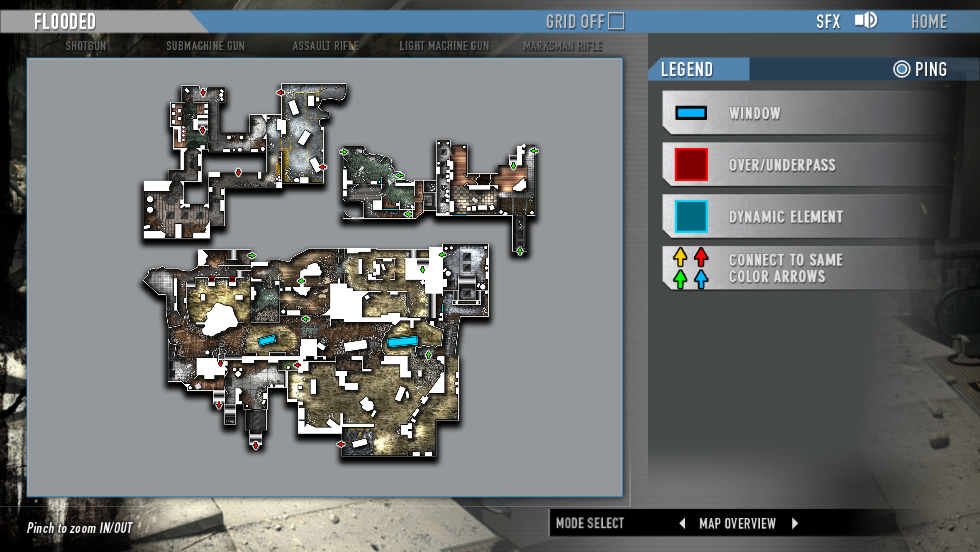Choose the Assault Rifle tab
The width and height of the screenshot is (980, 552).
tap(325, 46)
